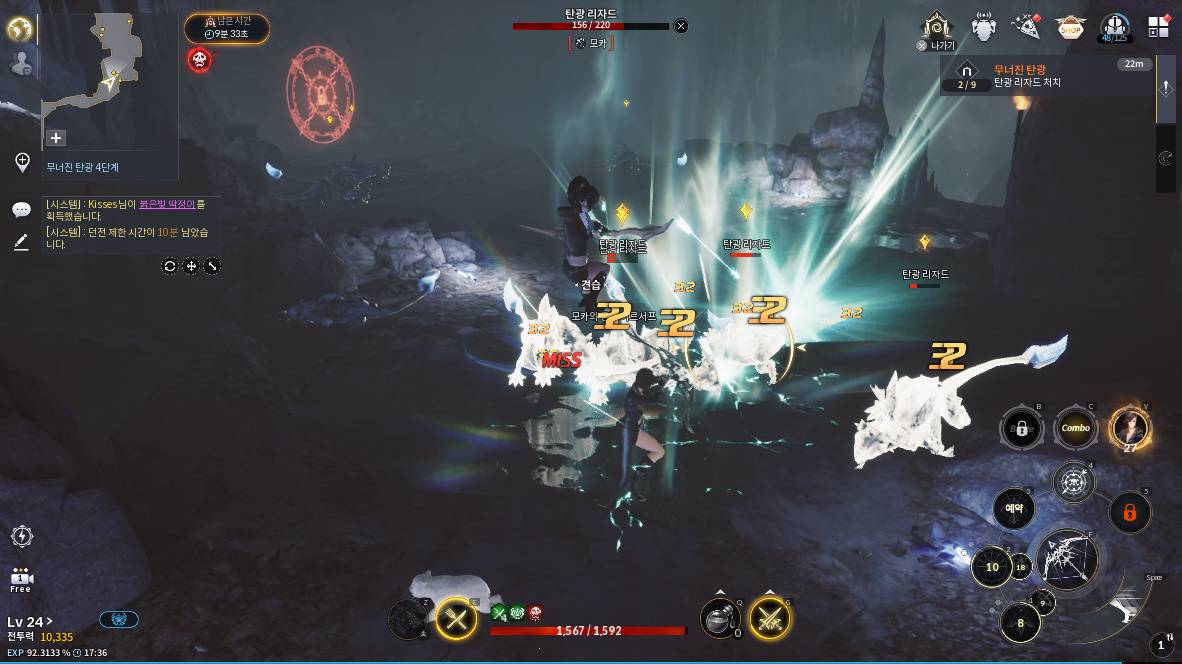Image resolution: width=1182 pixels, height=664 pixels.
Task: Open the Free camera mode icon
Action: (21, 579)
